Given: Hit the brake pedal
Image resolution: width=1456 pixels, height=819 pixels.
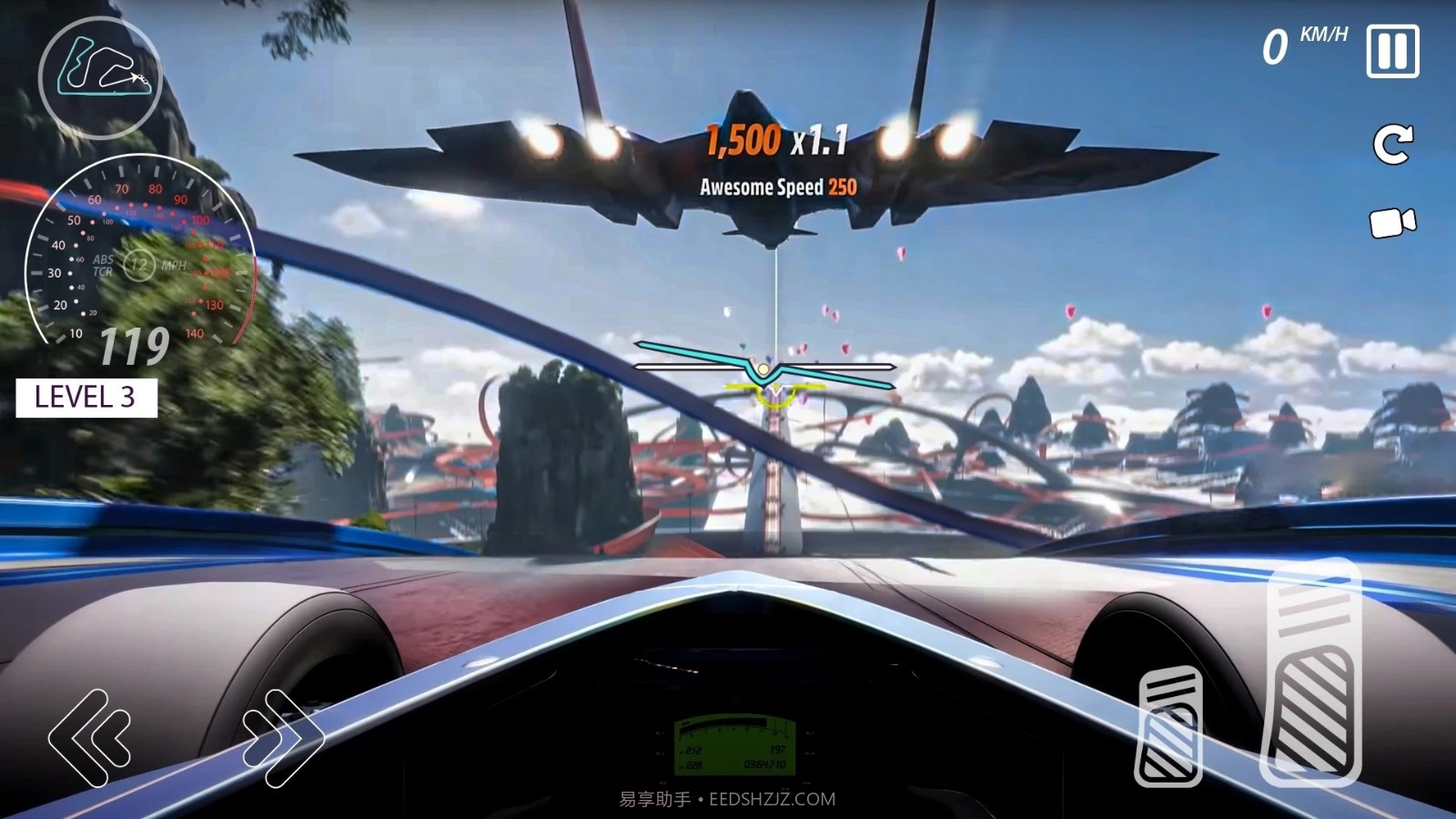Looking at the screenshot, I should pos(1169,725).
